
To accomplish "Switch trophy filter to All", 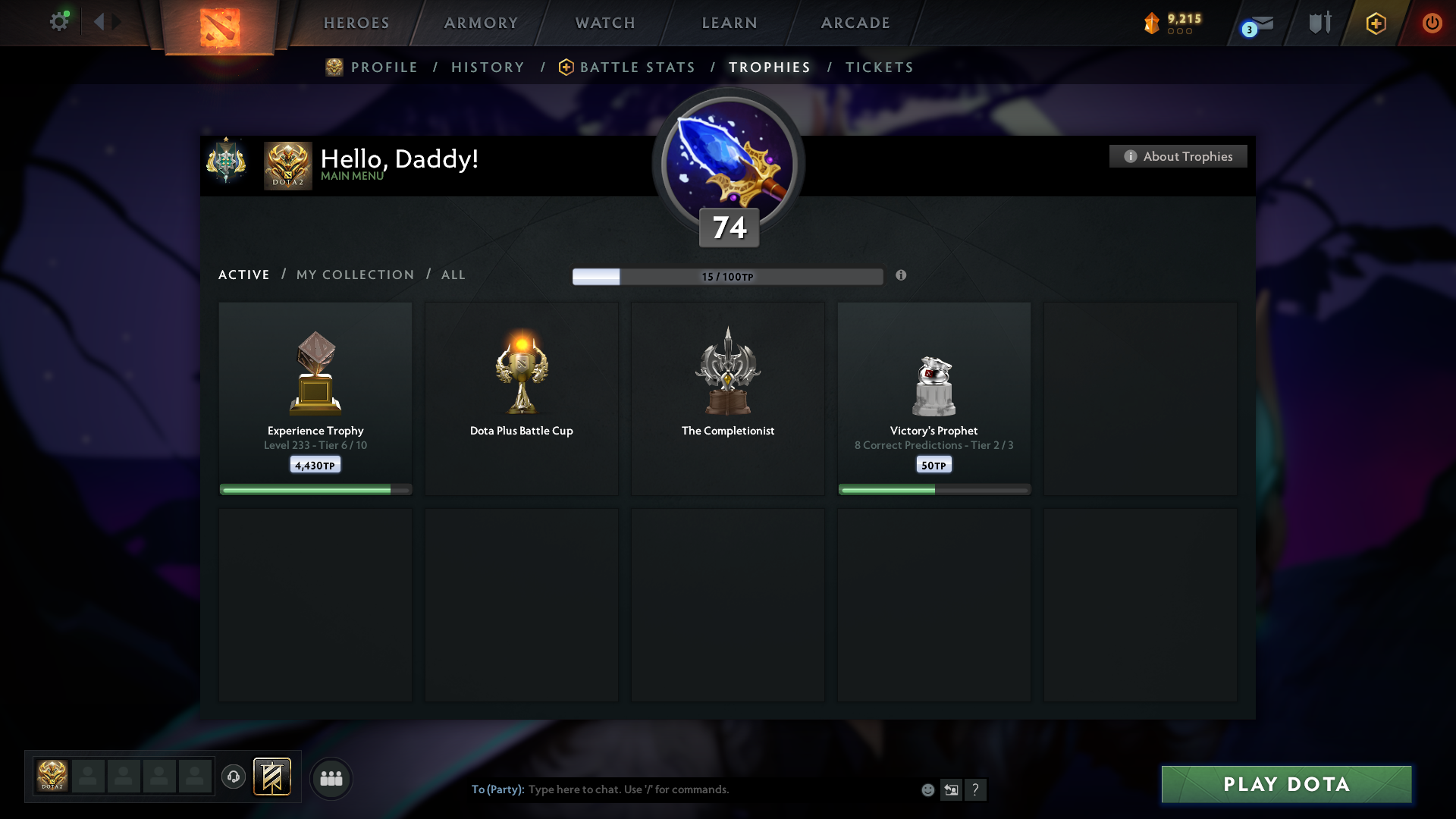I will [453, 275].
